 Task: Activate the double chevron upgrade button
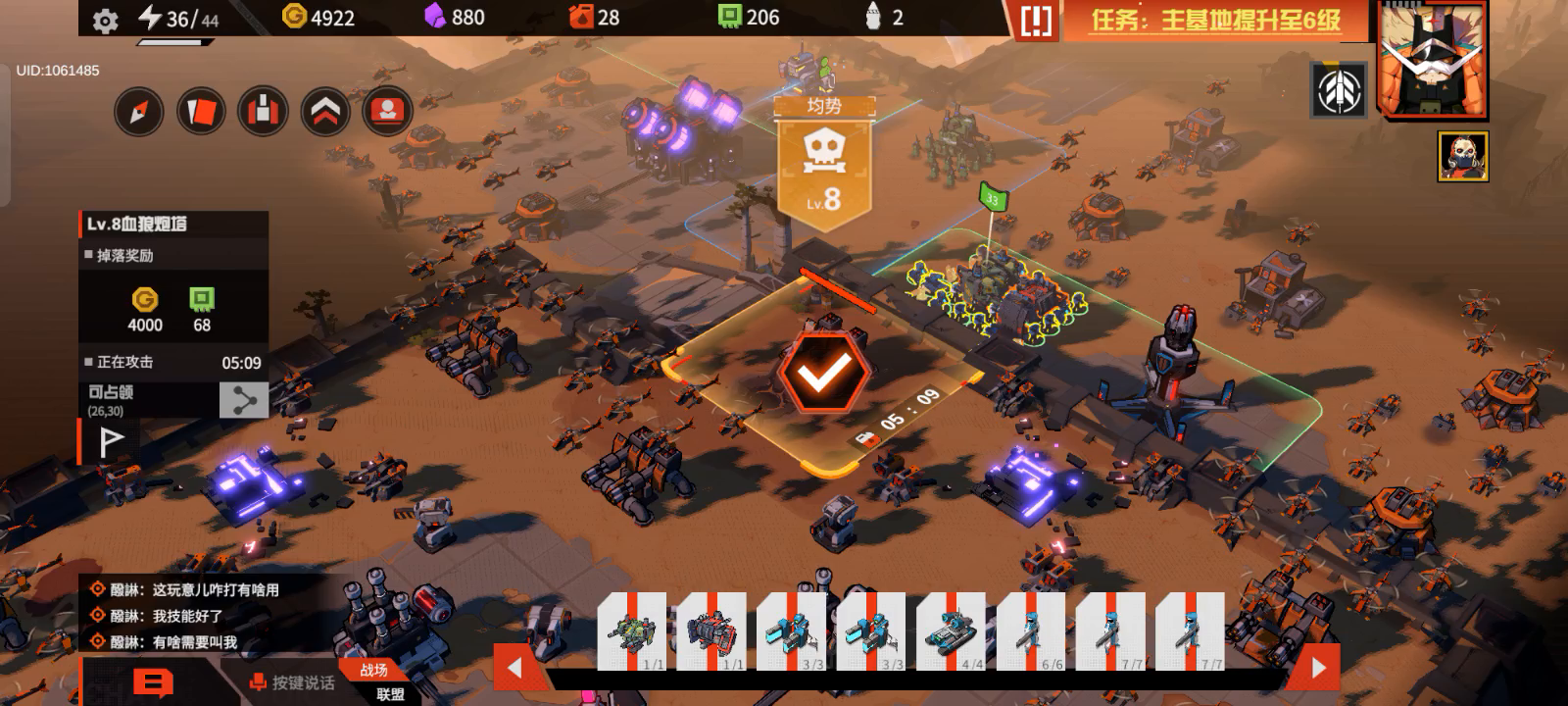click(x=325, y=112)
